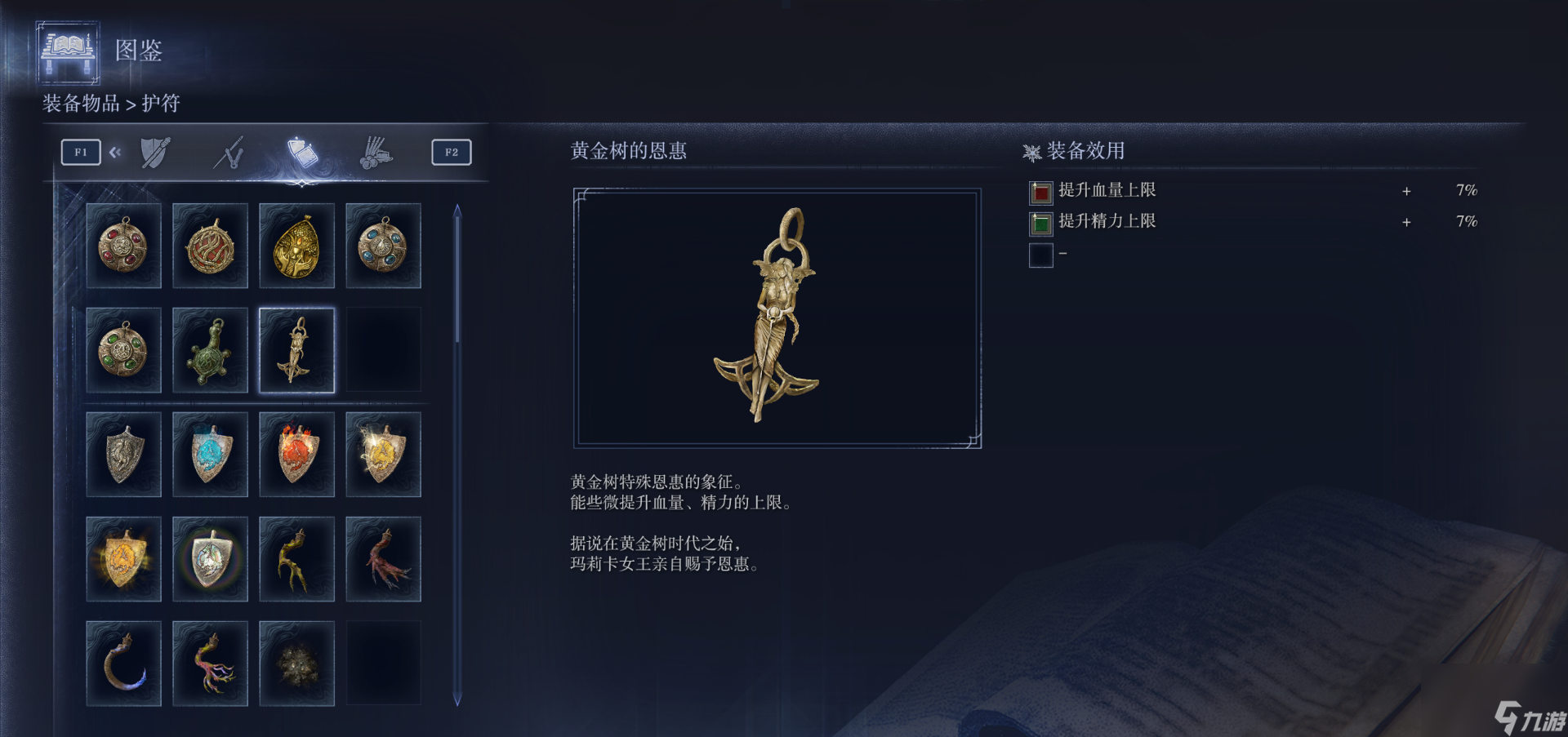Screen dimensions: 1568x737
Task: Switch category left with the F1 tab
Action: 80,151
